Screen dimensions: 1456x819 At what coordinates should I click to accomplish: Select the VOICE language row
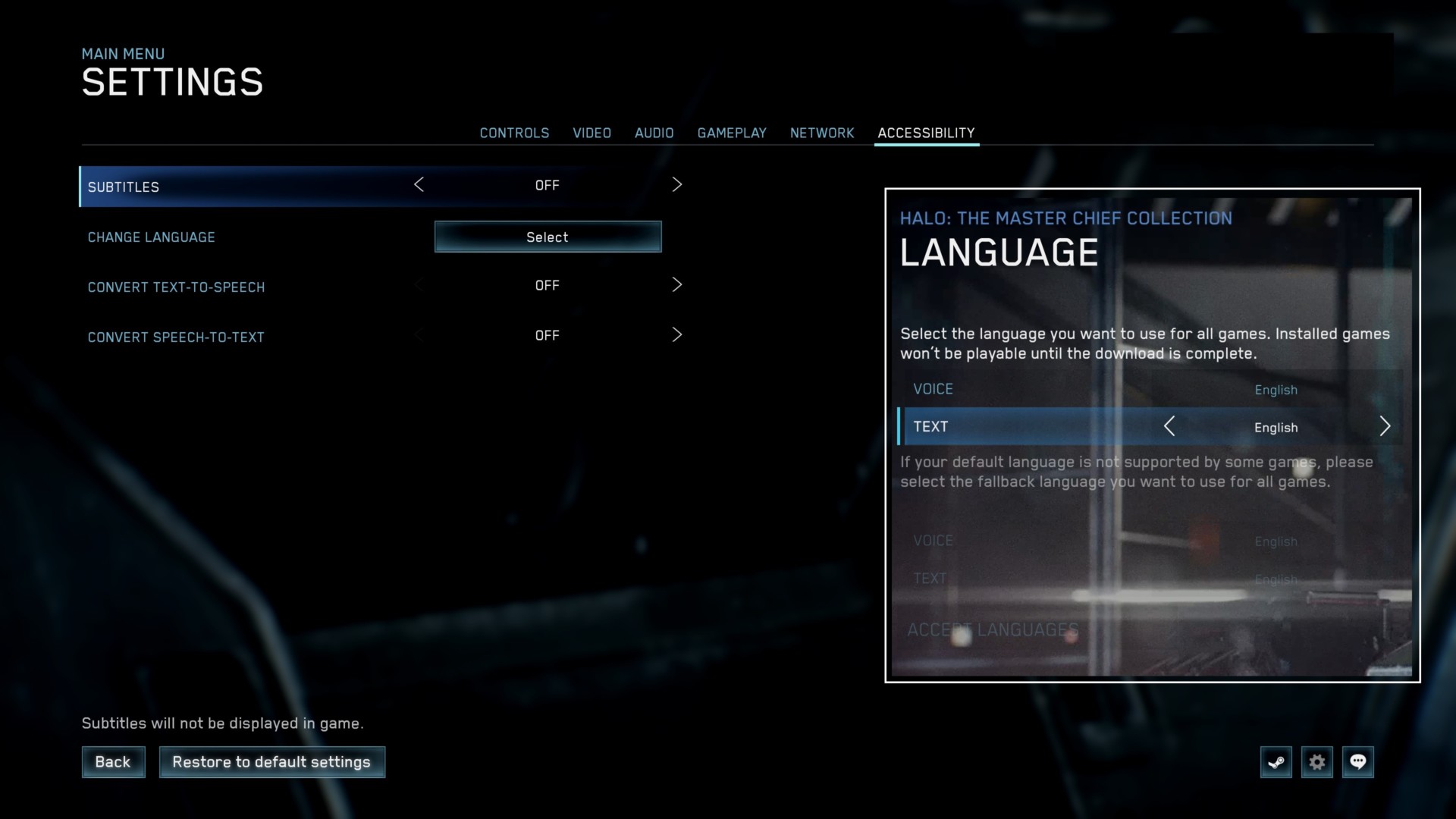pyautogui.click(x=1100, y=389)
